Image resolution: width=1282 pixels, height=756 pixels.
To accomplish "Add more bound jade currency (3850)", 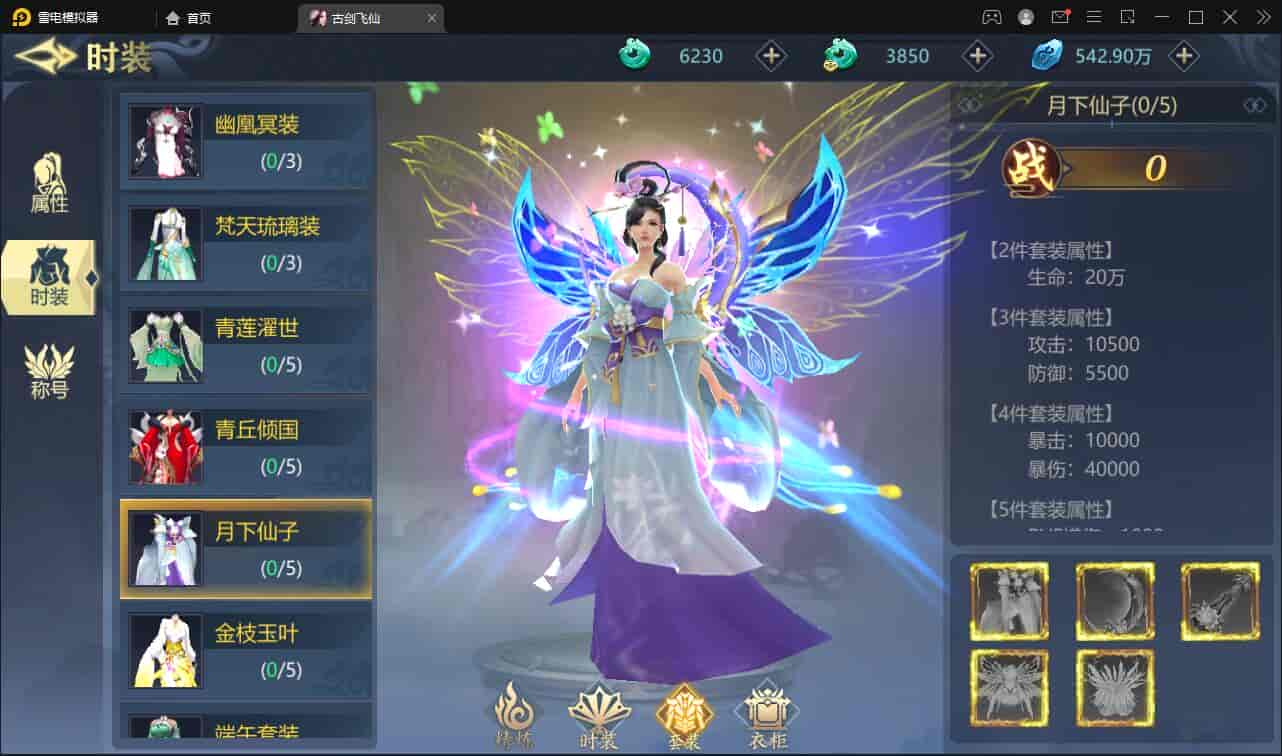I will [x=977, y=56].
